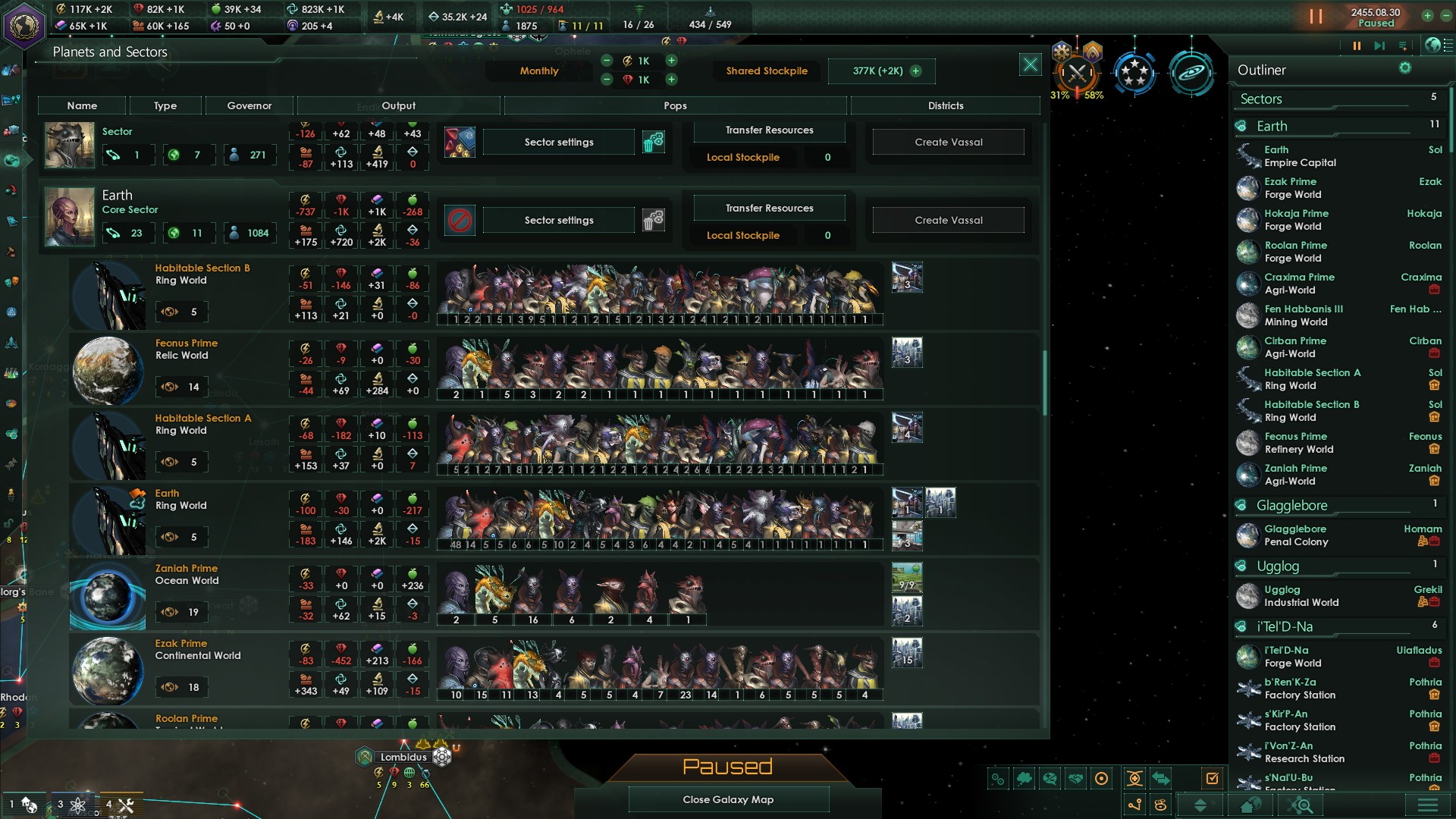
Task: Open the Outliner settings gear
Action: pos(1404,69)
